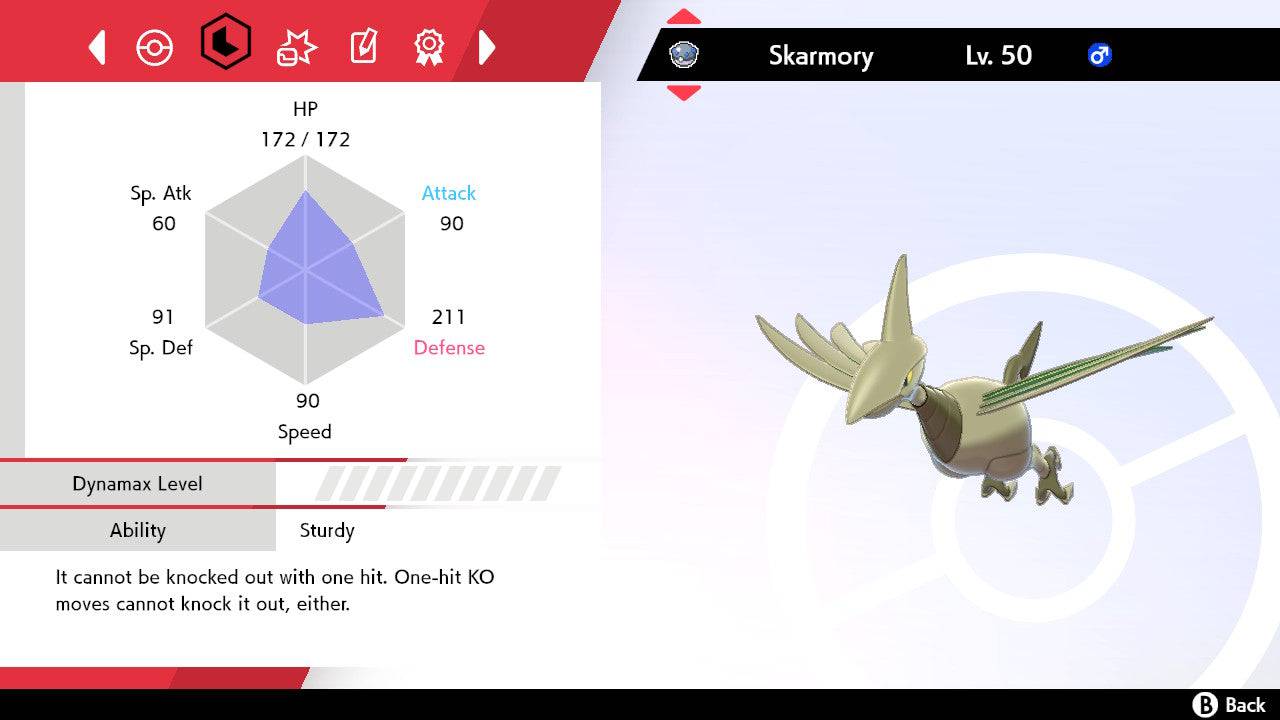1280x720 pixels.
Task: Select the hexagon stats tab
Action: (x=225, y=42)
